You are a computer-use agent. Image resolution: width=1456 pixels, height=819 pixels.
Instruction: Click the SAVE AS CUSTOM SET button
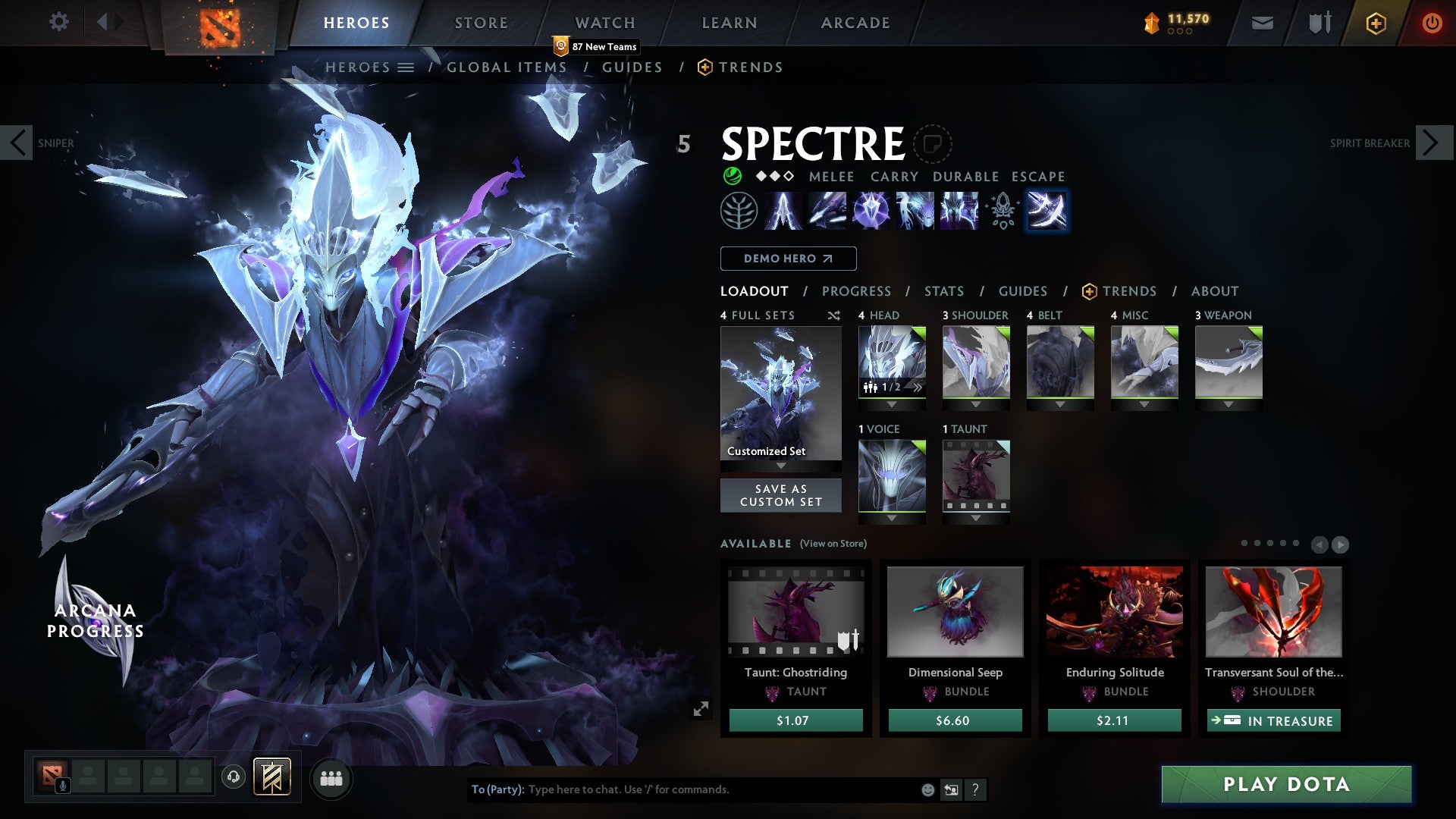pos(780,495)
